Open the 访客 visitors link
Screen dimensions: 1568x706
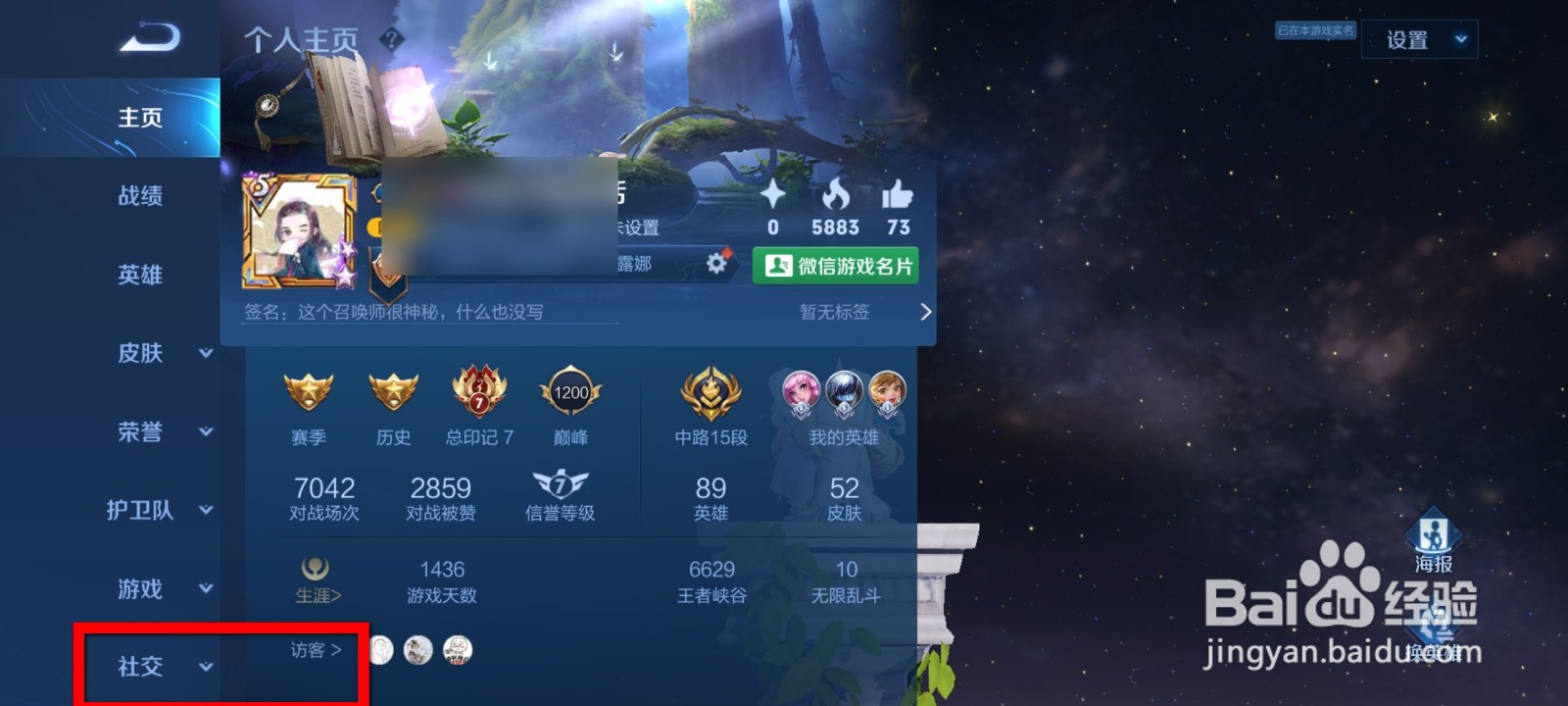[312, 650]
